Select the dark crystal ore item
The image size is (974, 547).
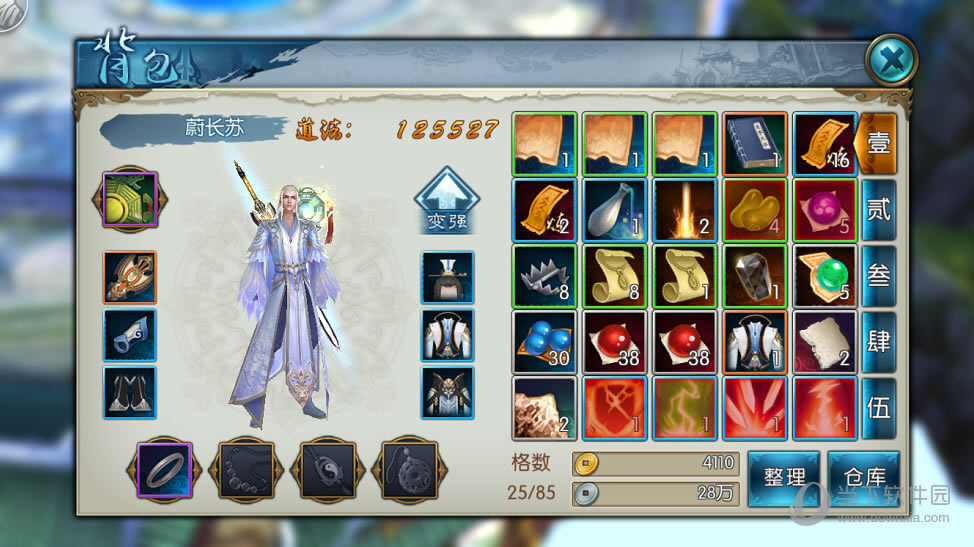pyautogui.click(x=755, y=276)
